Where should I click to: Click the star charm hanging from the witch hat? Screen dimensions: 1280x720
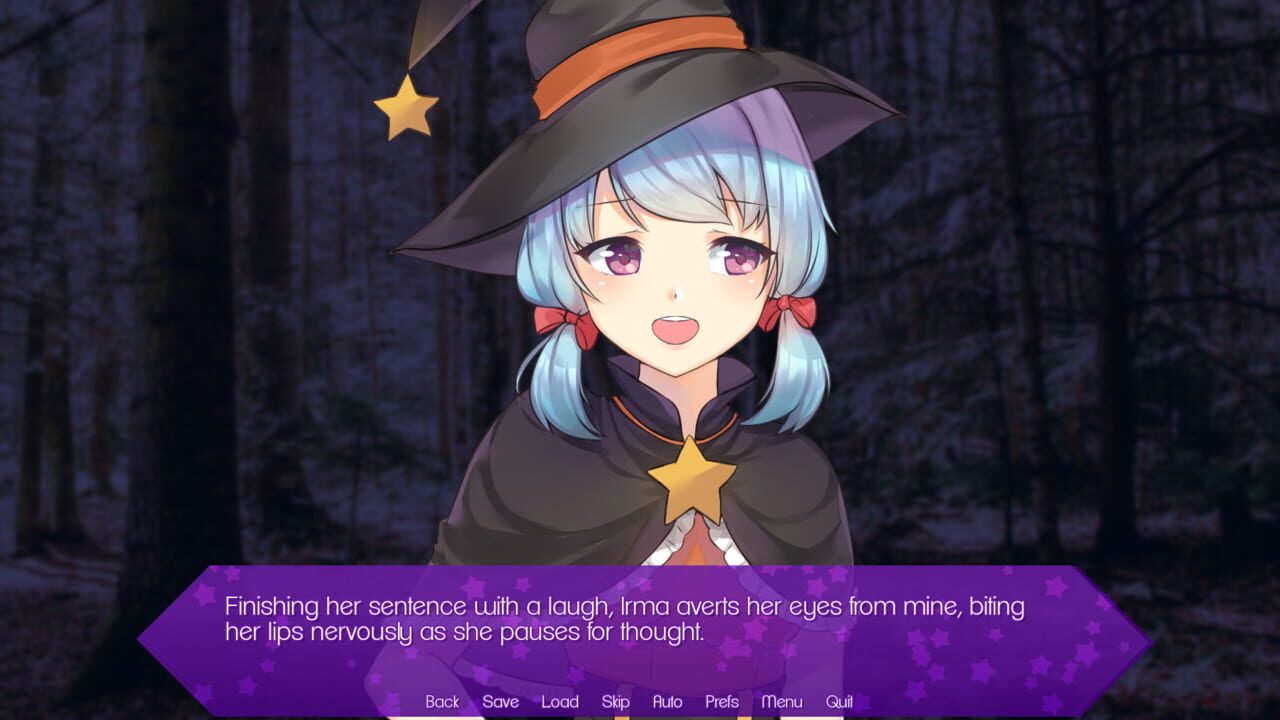click(x=404, y=103)
